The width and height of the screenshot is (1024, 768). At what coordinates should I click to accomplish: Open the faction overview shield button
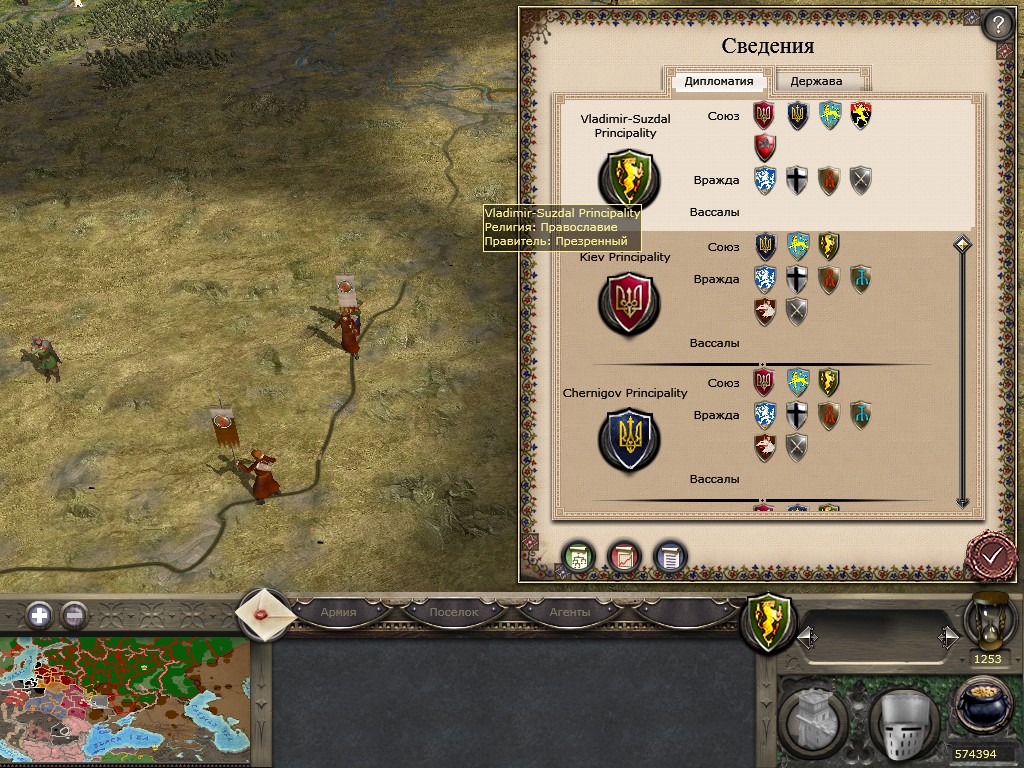point(767,622)
